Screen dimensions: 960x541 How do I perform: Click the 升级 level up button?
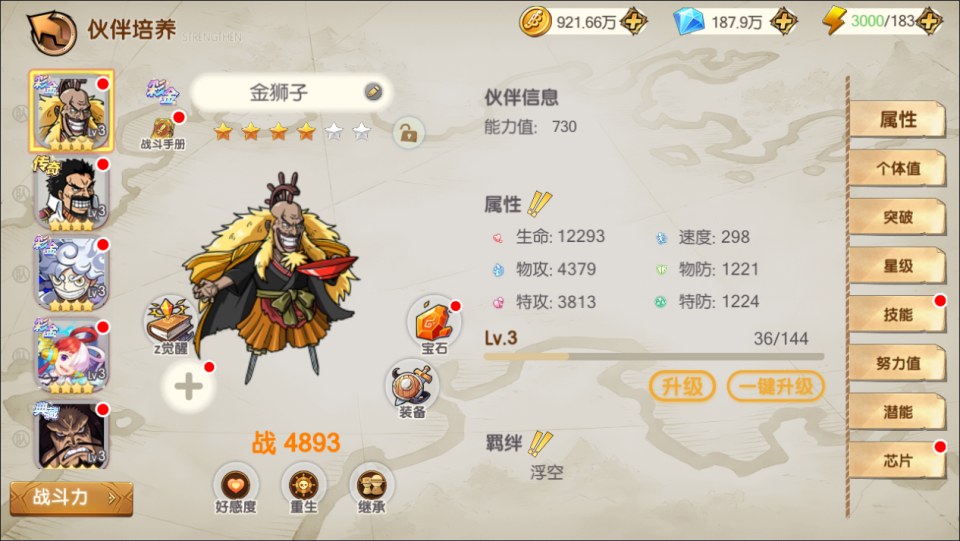point(684,386)
